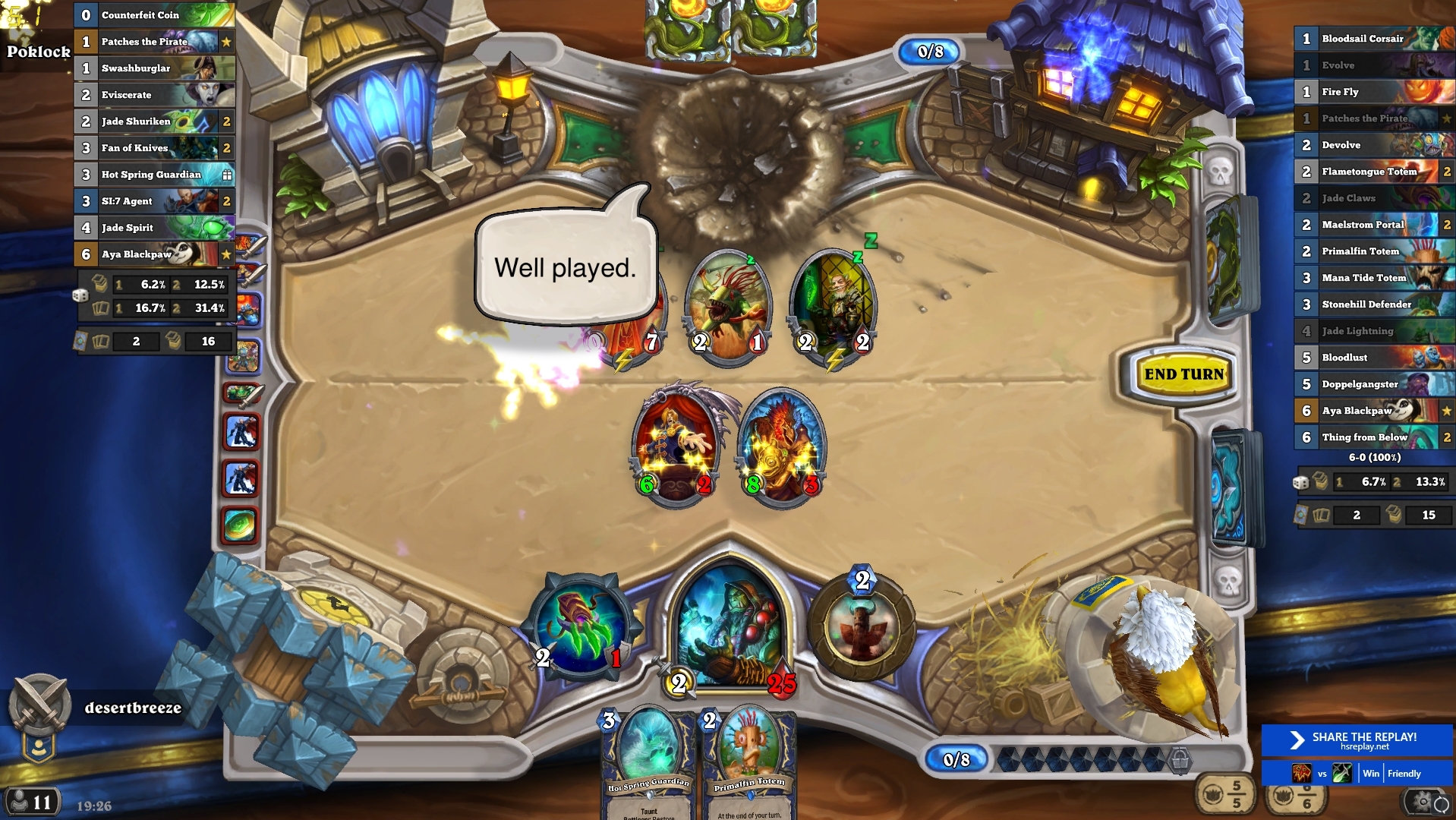The height and width of the screenshot is (820, 1456).
Task: Share the replay on hsreplay.net
Action: coord(1357,740)
